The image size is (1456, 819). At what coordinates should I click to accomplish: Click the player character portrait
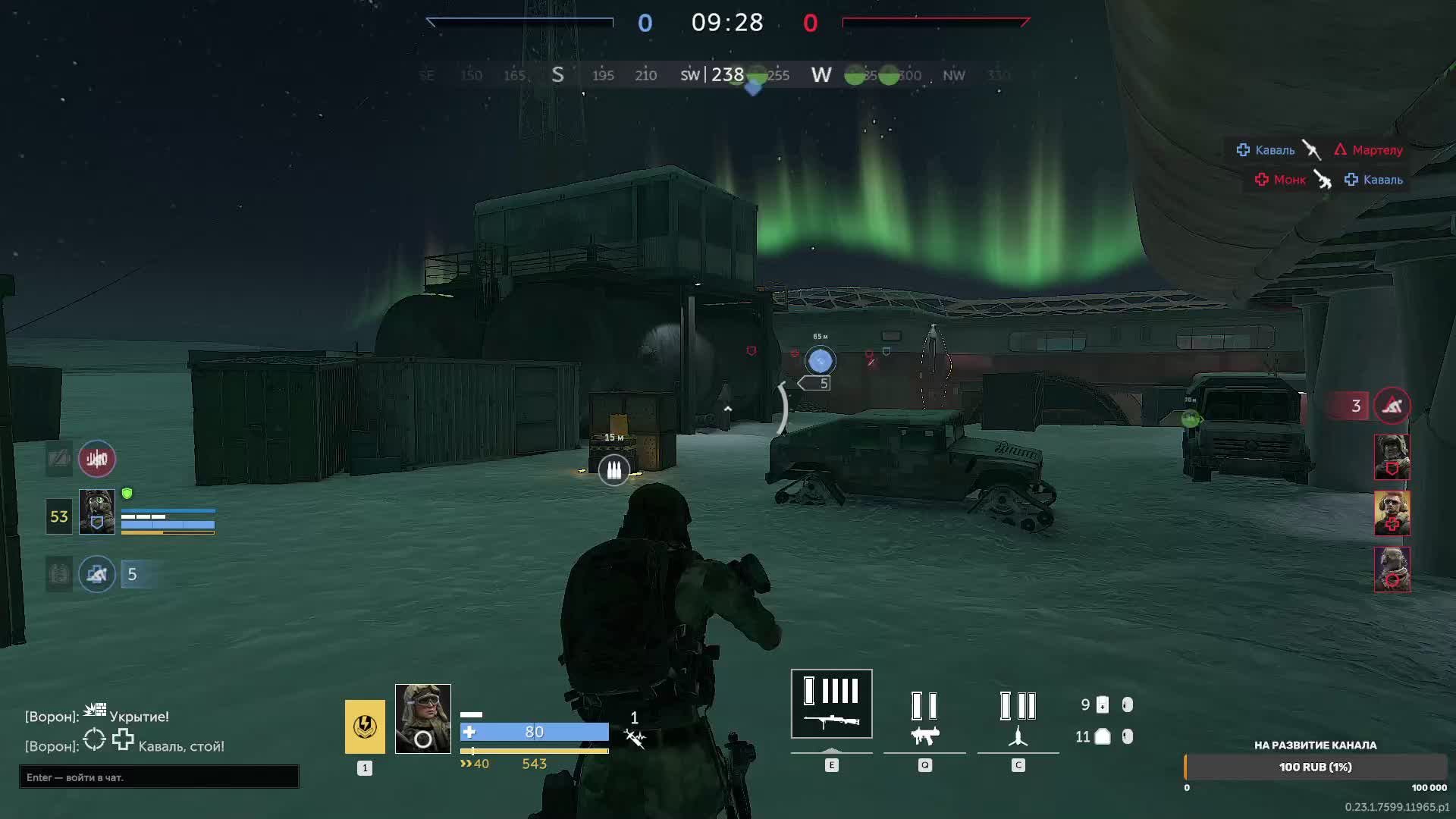(x=422, y=718)
